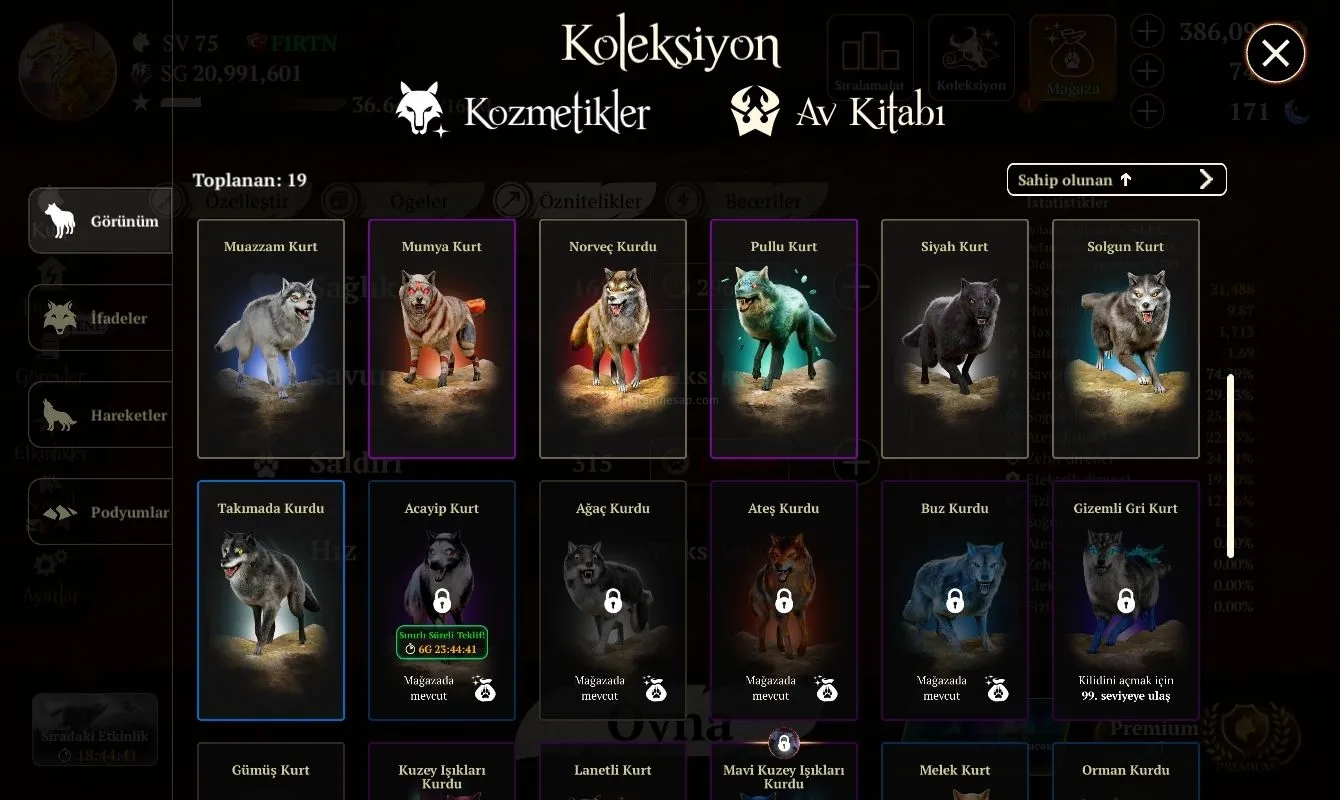Screen dimensions: 1340x800
Task: Select the Pullu Kurt skin card
Action: coord(784,339)
